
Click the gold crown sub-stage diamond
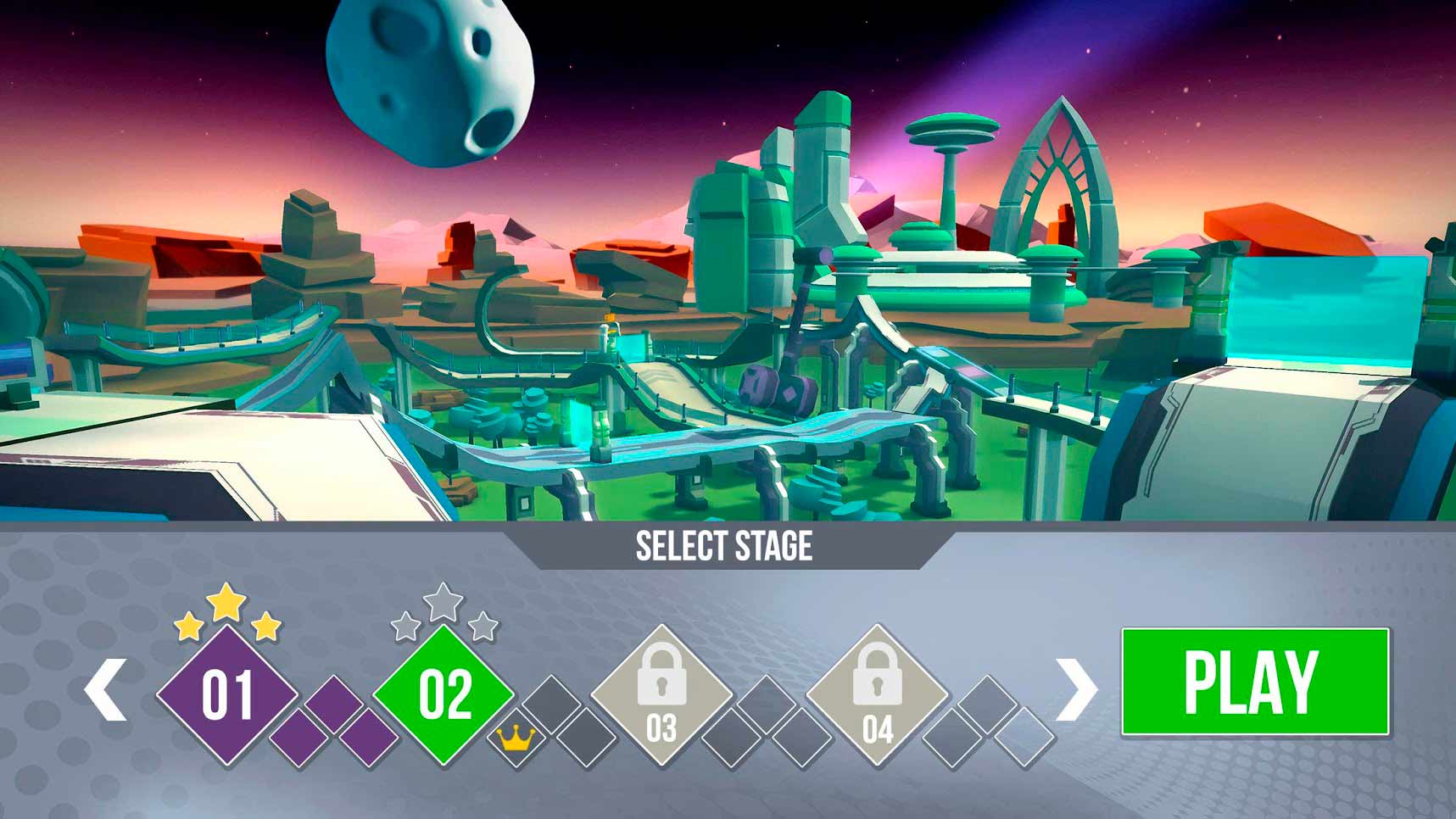[x=515, y=740]
